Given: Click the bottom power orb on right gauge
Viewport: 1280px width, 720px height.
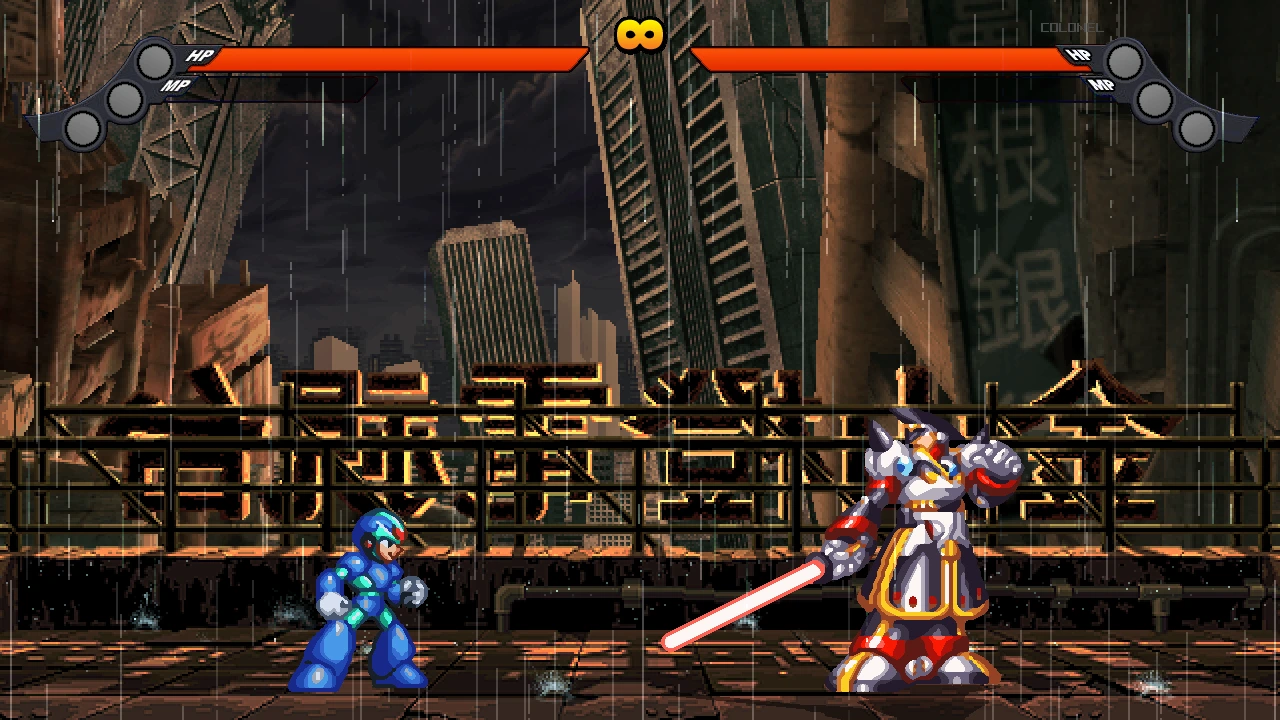Looking at the screenshot, I should pyautogui.click(x=1196, y=127).
